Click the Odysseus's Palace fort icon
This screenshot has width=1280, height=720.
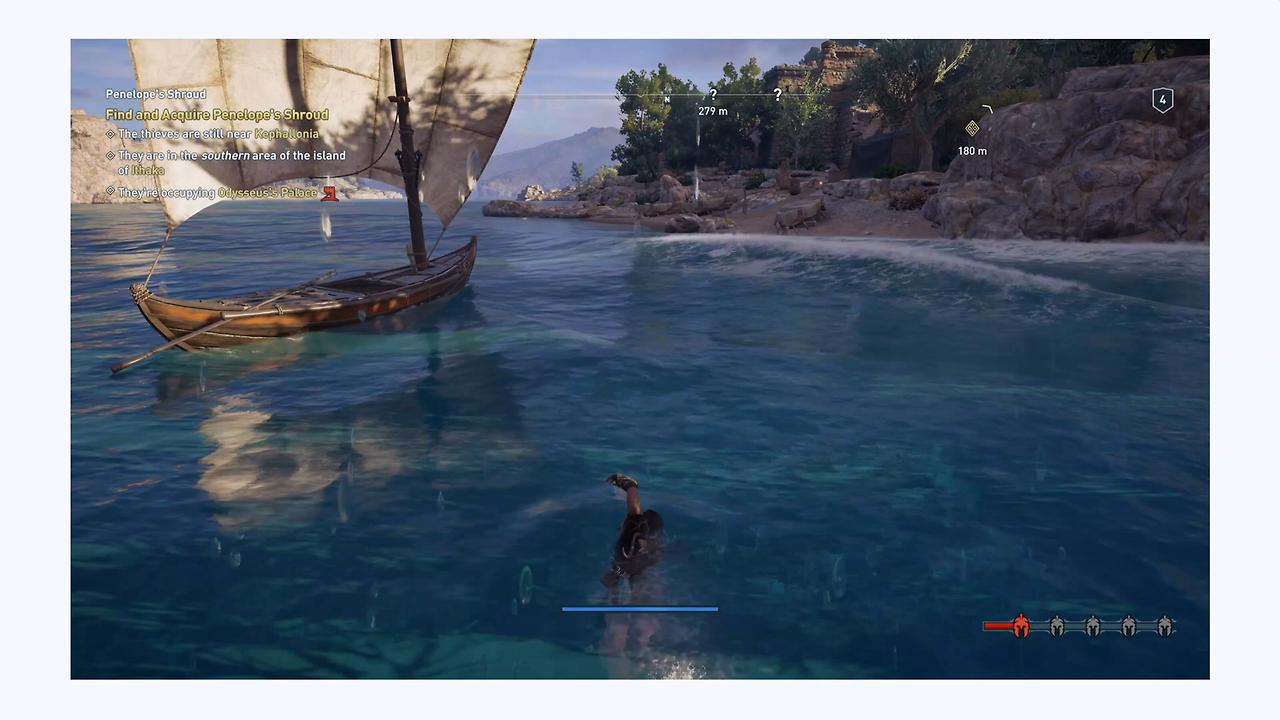click(x=330, y=192)
